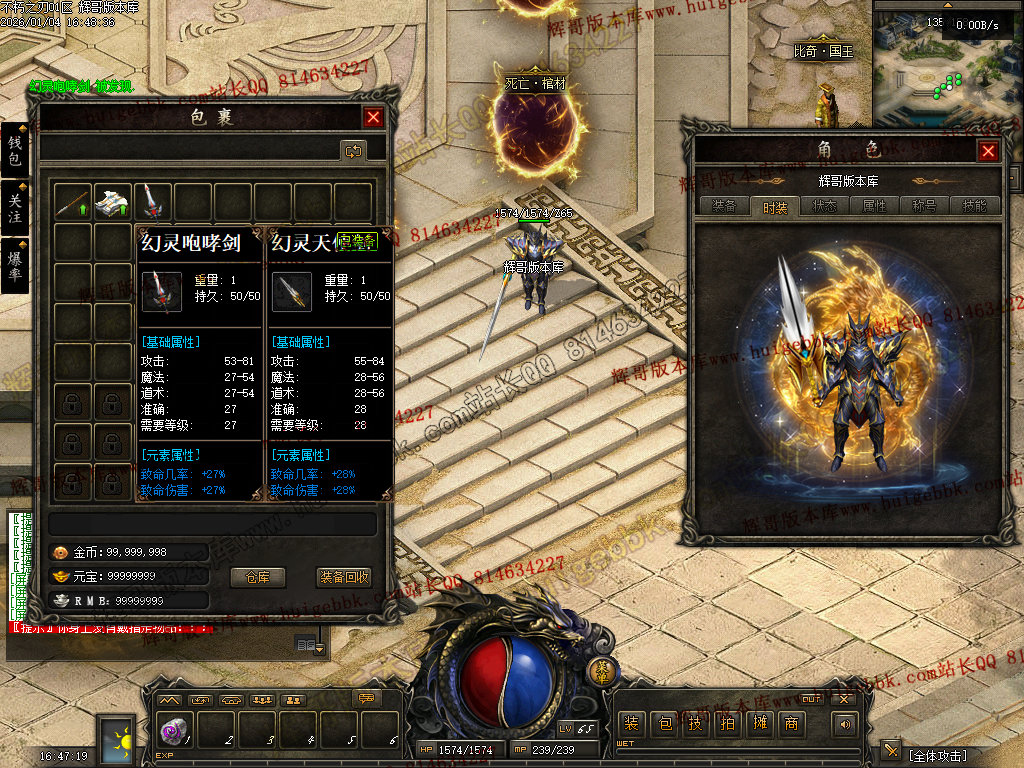Viewport: 1024px width, 768px height.
Task: Close the 角色 character panel
Action: point(988,151)
